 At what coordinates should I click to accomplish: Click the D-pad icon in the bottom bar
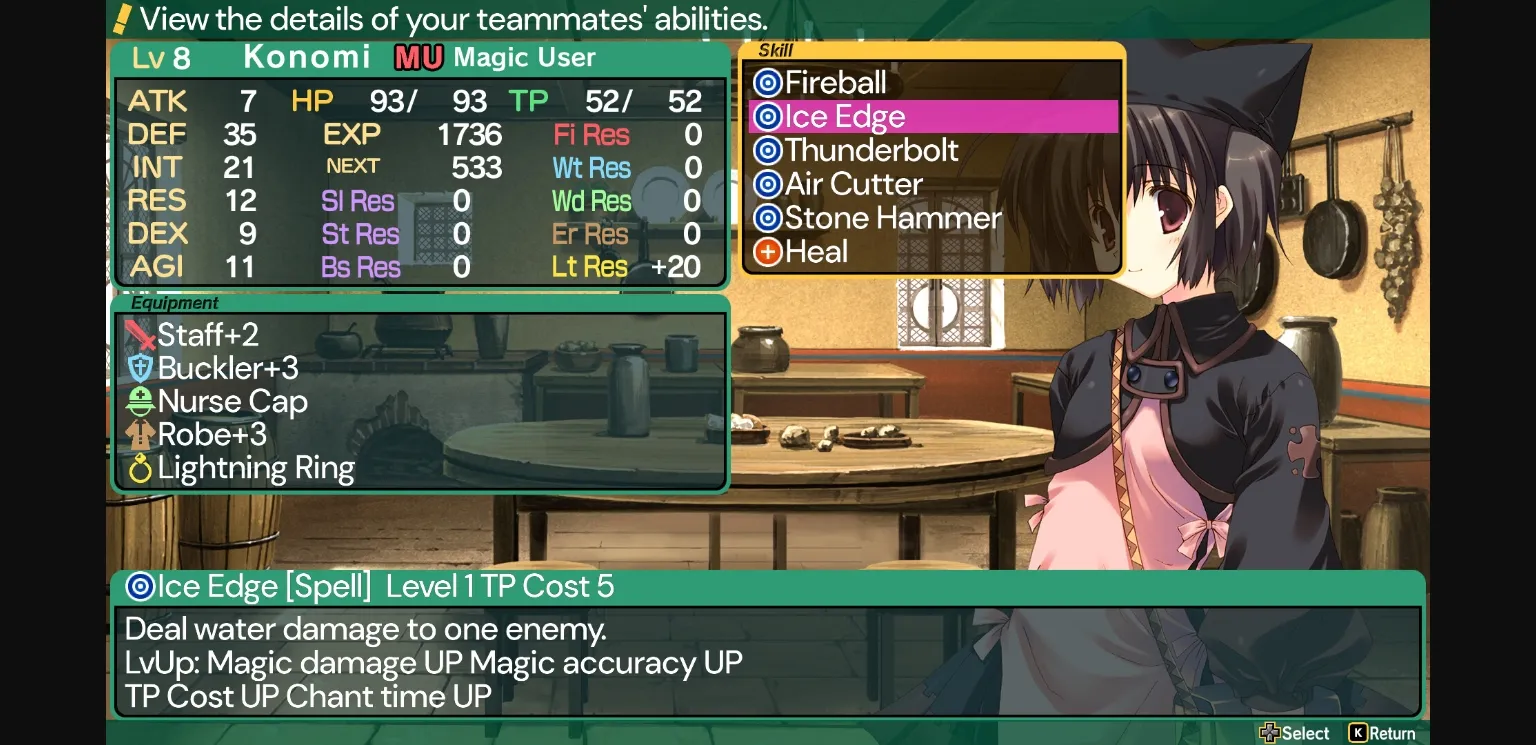(x=1272, y=733)
